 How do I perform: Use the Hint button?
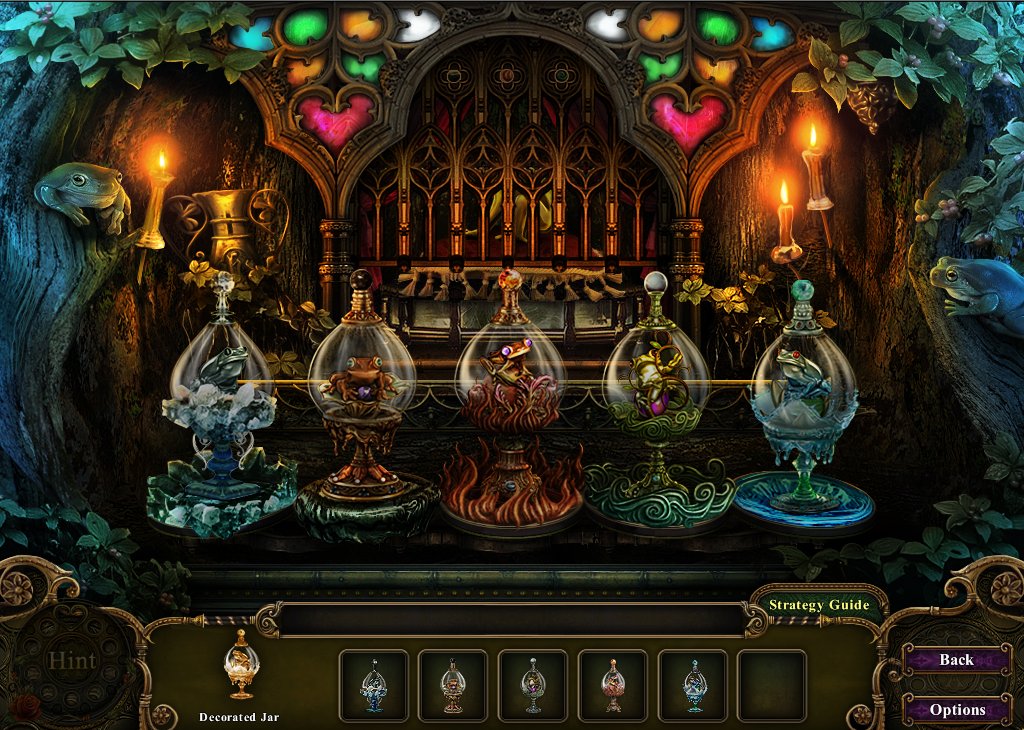pyautogui.click(x=72, y=661)
